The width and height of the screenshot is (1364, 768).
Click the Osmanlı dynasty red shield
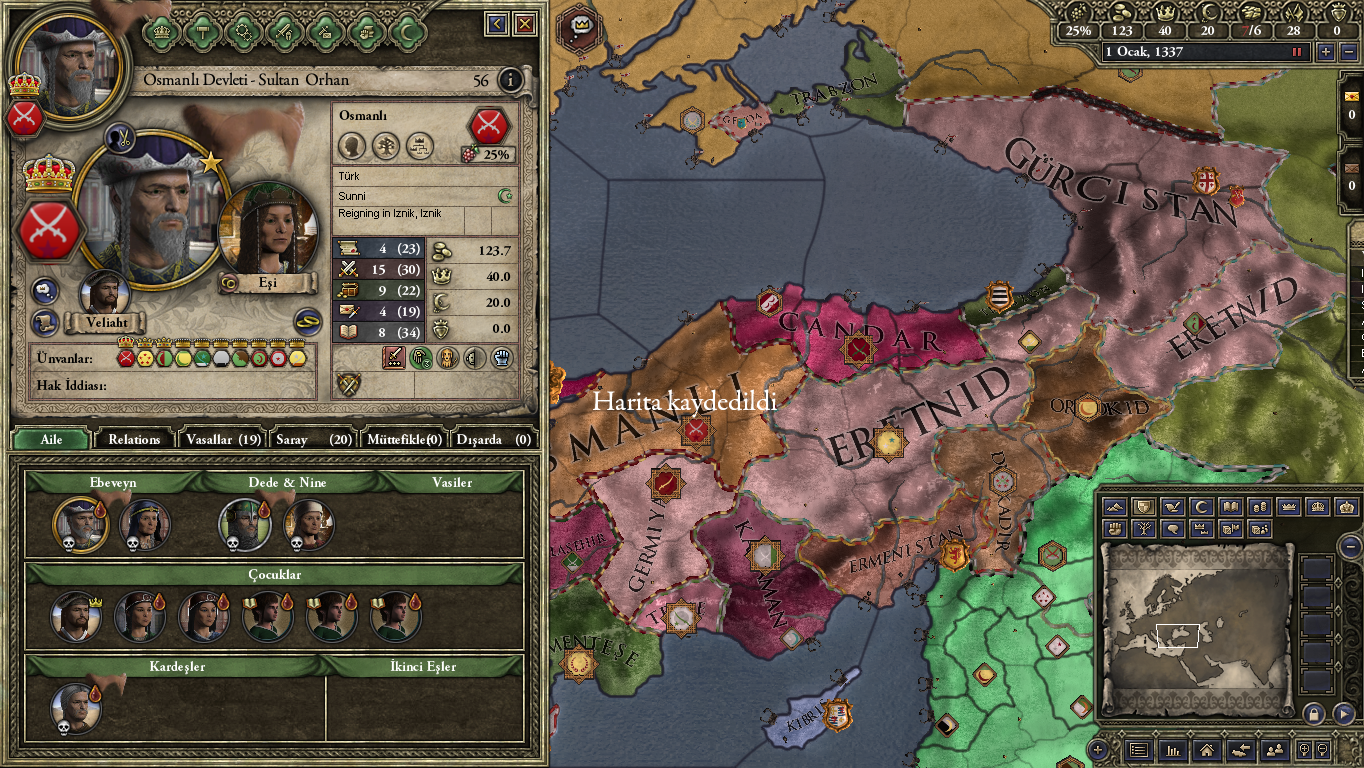[x=489, y=125]
